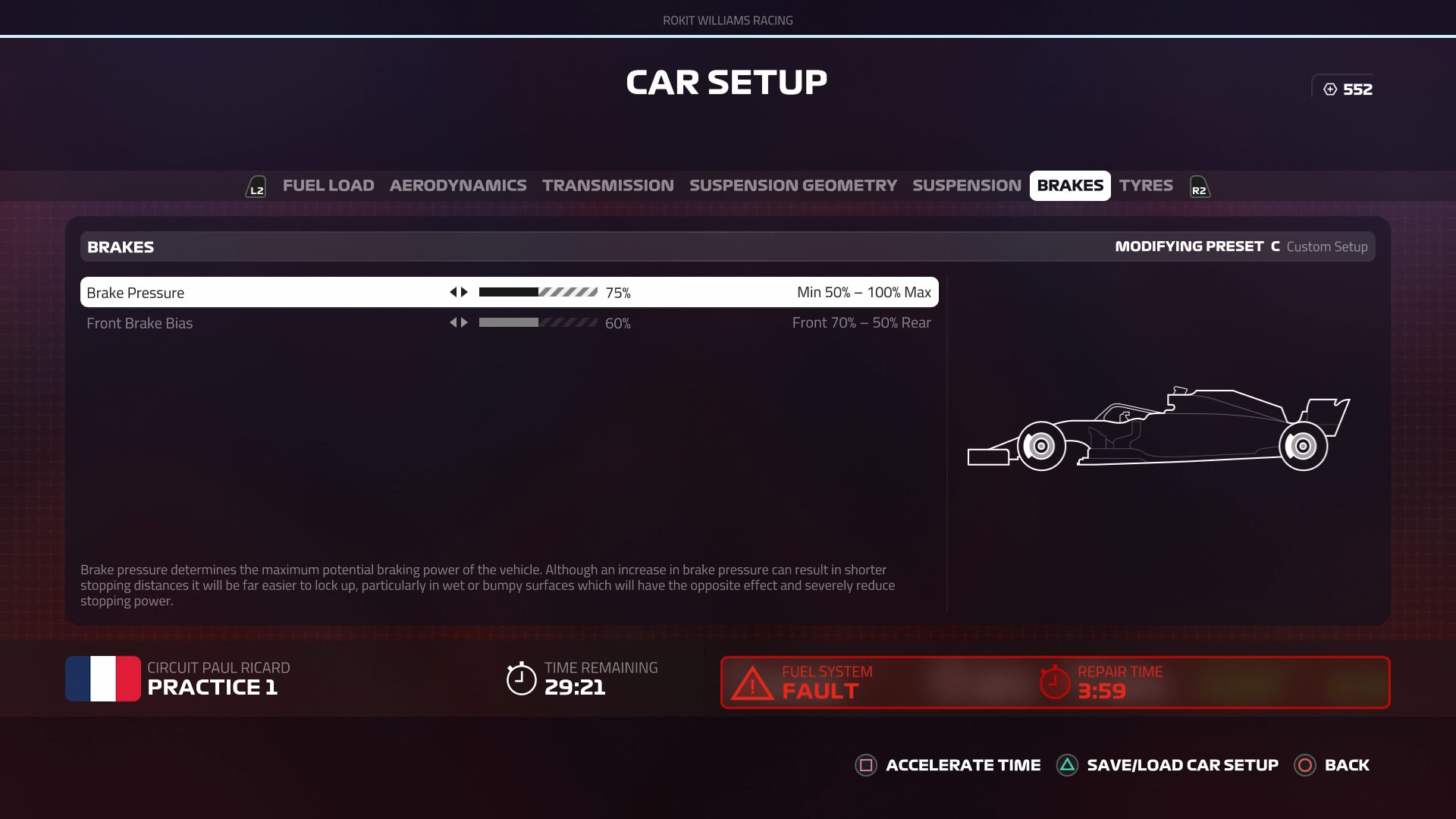Click the Front Brake Bias arrow stepper
The width and height of the screenshot is (1456, 819).
click(459, 323)
